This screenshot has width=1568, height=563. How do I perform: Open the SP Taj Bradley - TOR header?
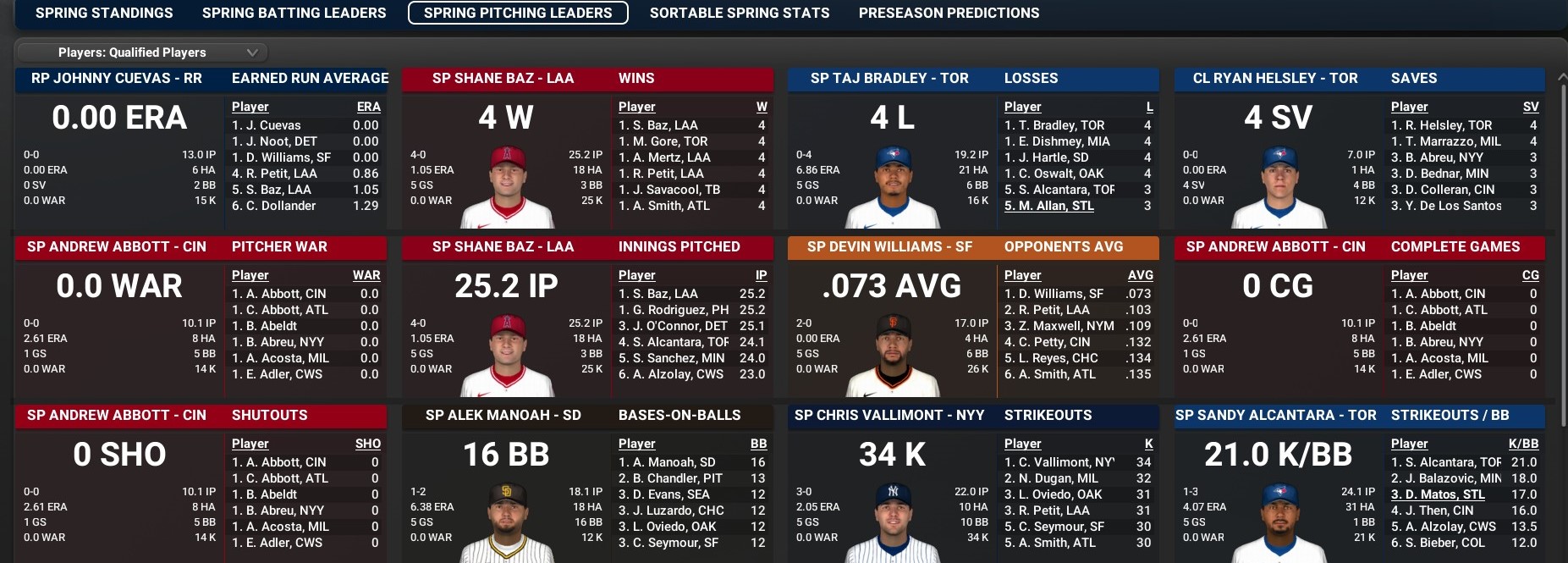(x=889, y=79)
